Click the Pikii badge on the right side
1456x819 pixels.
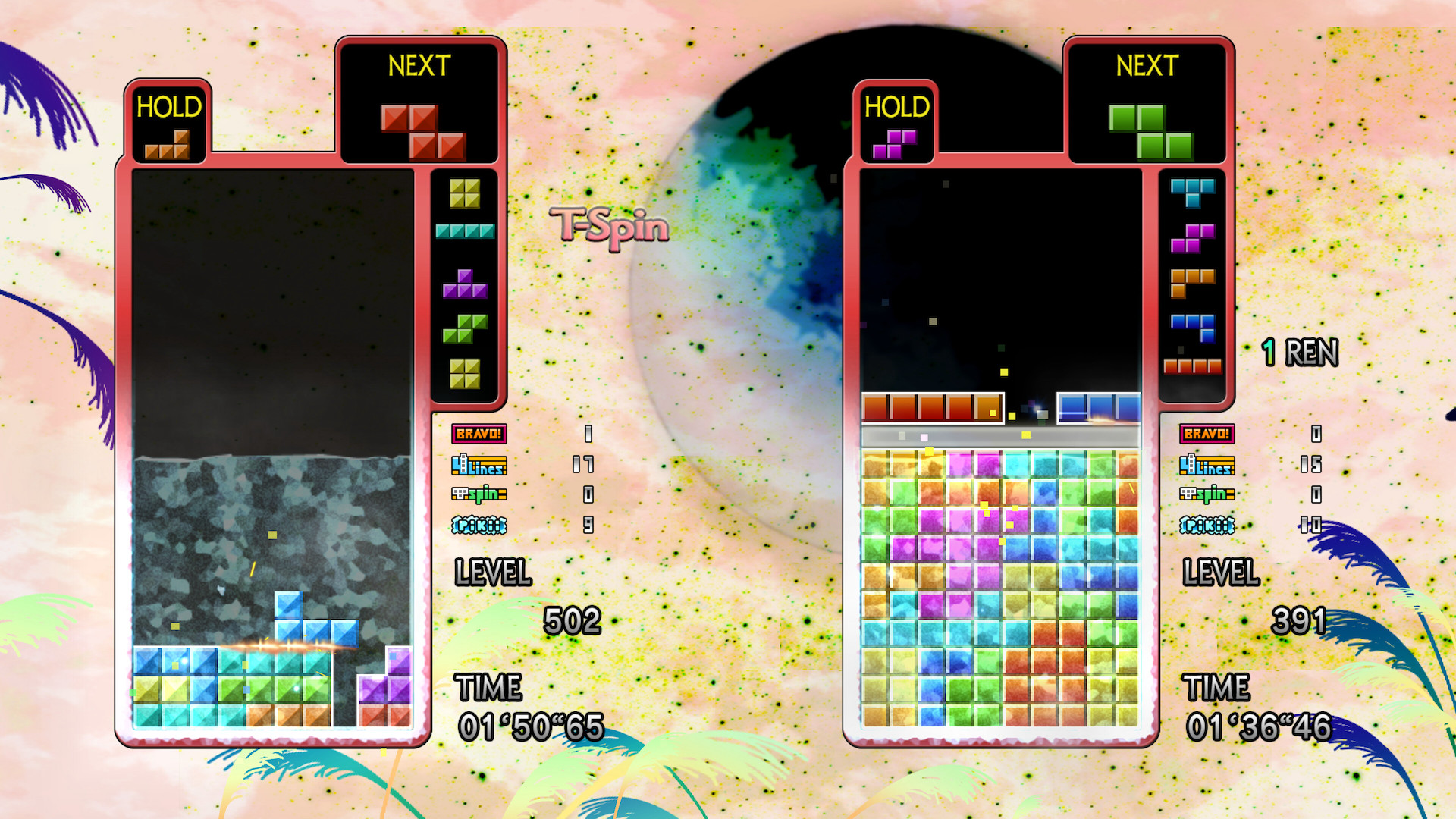(x=1208, y=526)
